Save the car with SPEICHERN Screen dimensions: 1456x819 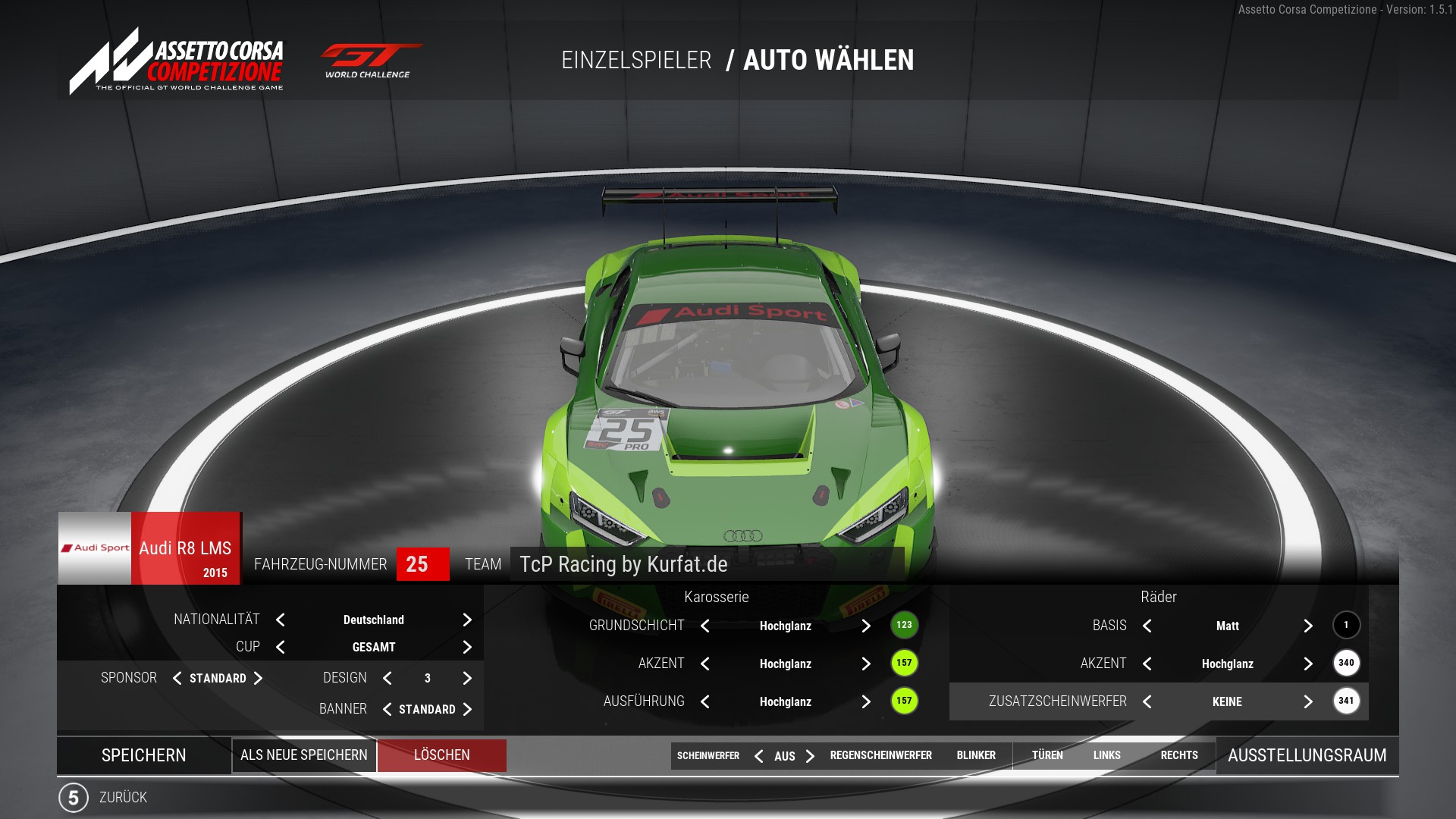click(x=143, y=755)
